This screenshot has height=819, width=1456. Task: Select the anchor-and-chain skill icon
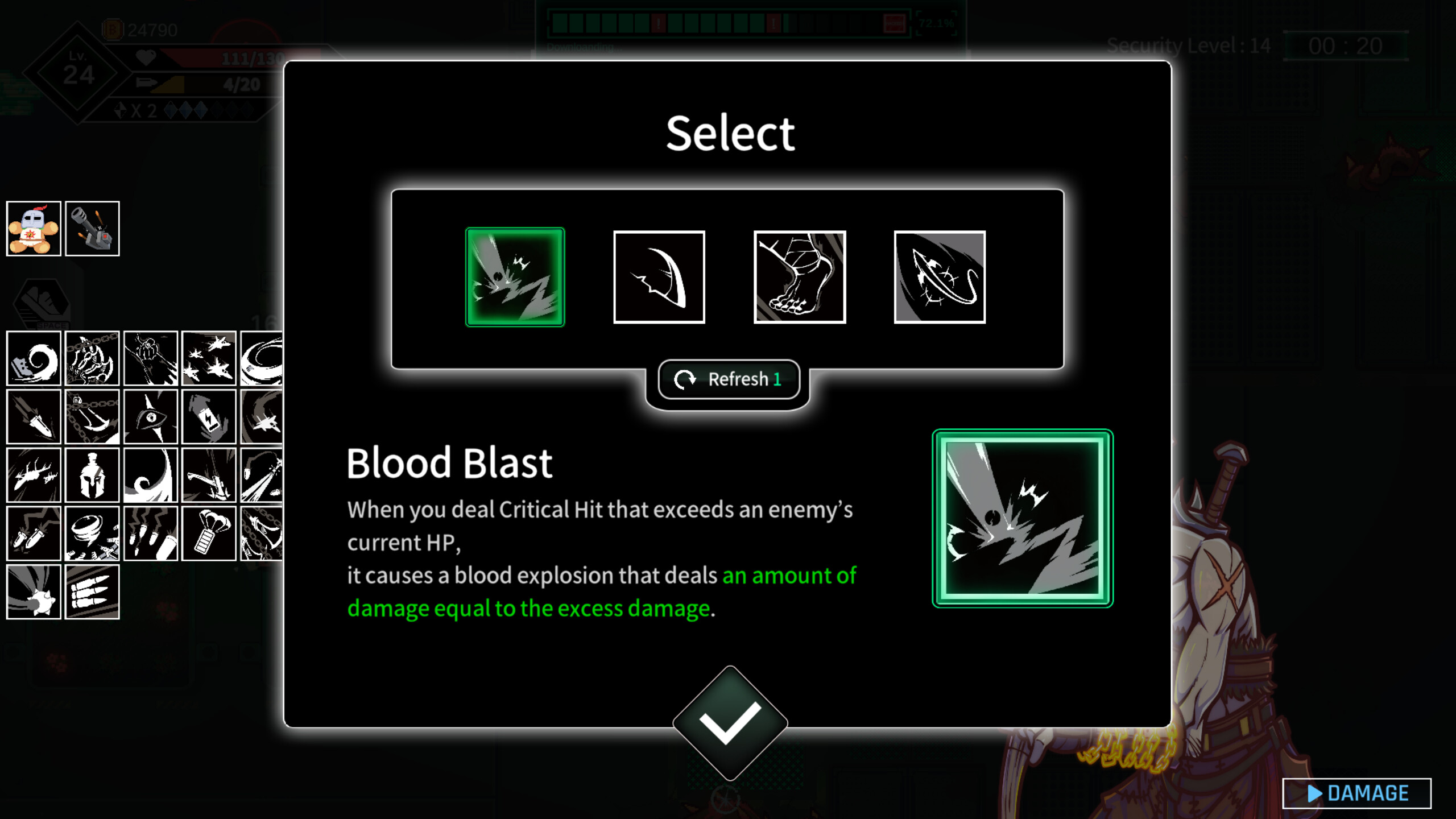(92, 418)
